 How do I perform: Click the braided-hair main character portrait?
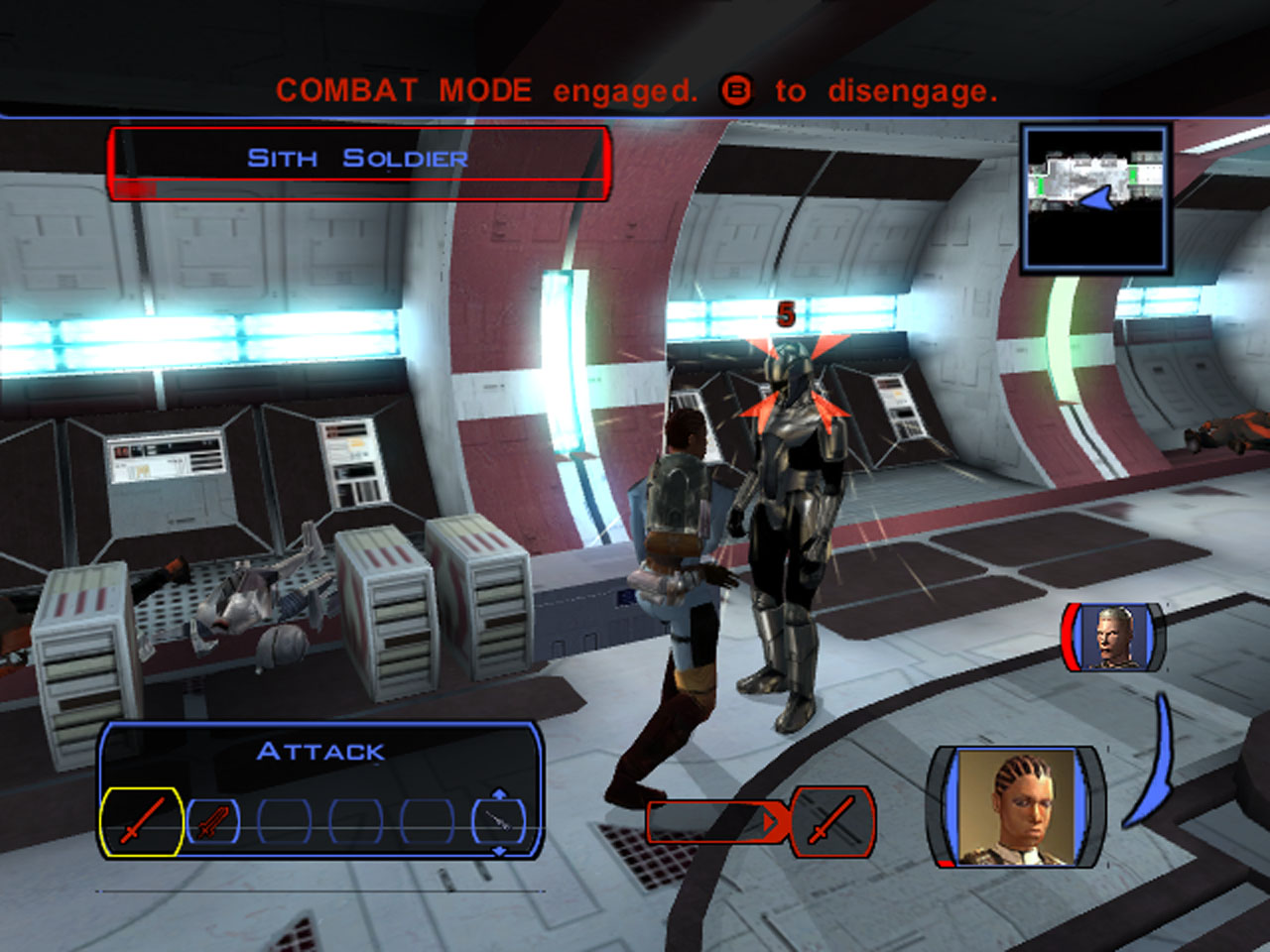[x=1014, y=807]
